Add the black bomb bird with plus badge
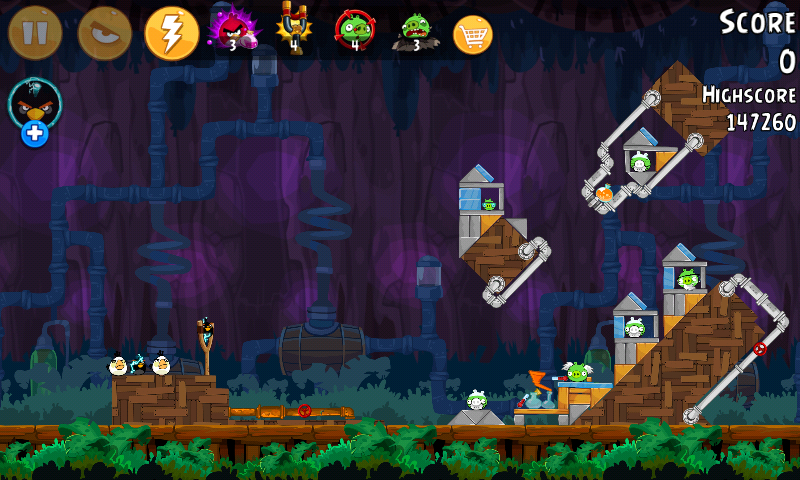Image resolution: width=800 pixels, height=480 pixels. click(35, 111)
